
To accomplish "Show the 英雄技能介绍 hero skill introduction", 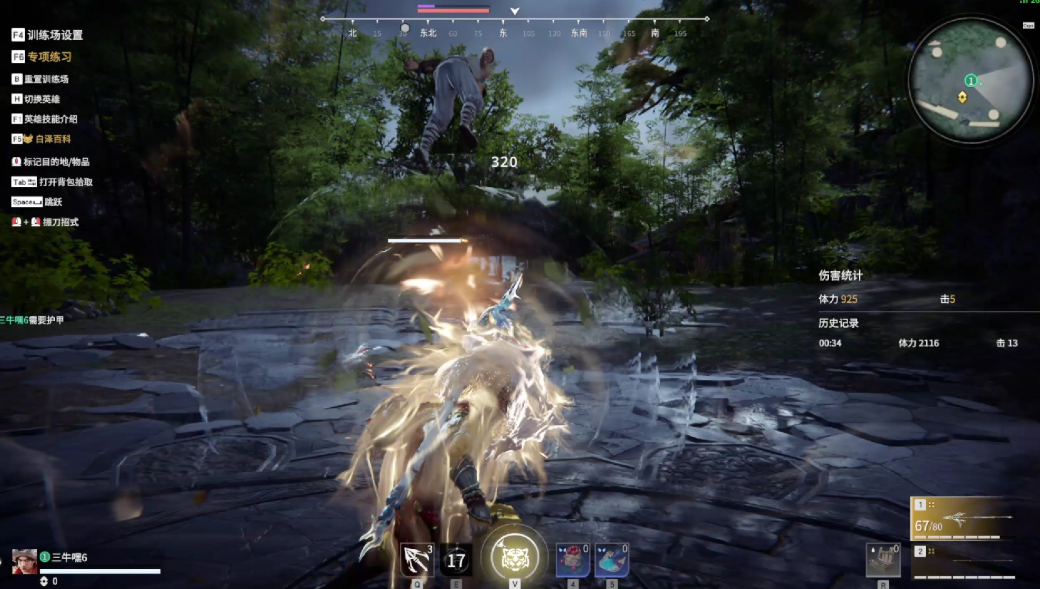I will 44,119.
